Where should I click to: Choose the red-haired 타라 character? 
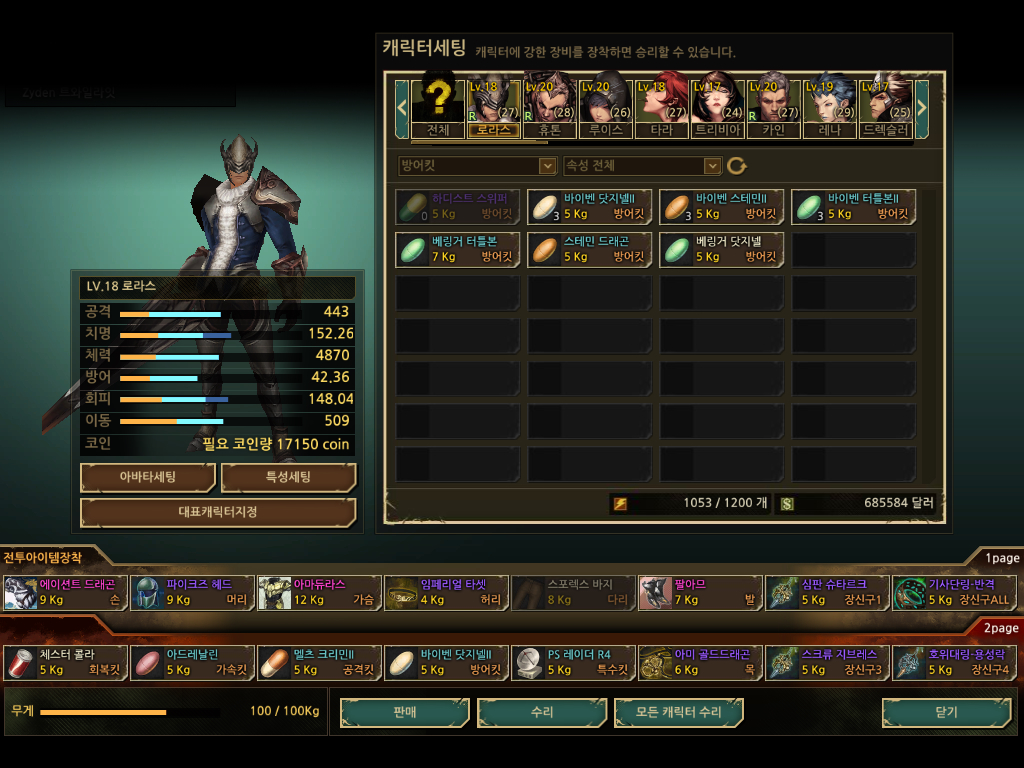click(662, 104)
